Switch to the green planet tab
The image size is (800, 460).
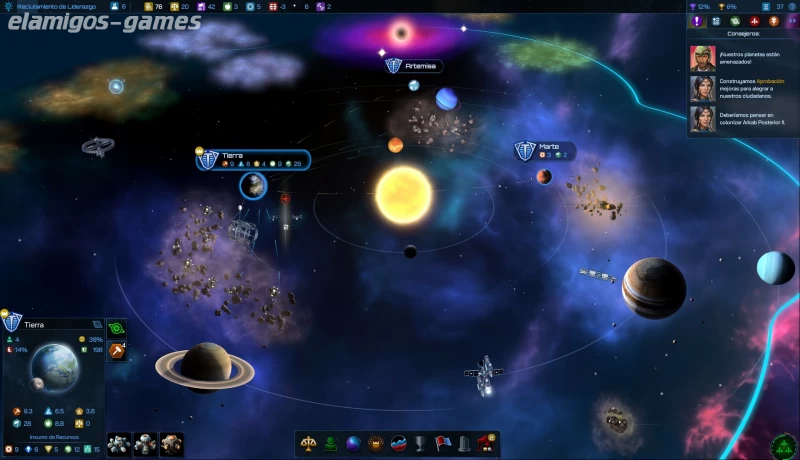pyautogui.click(x=735, y=21)
